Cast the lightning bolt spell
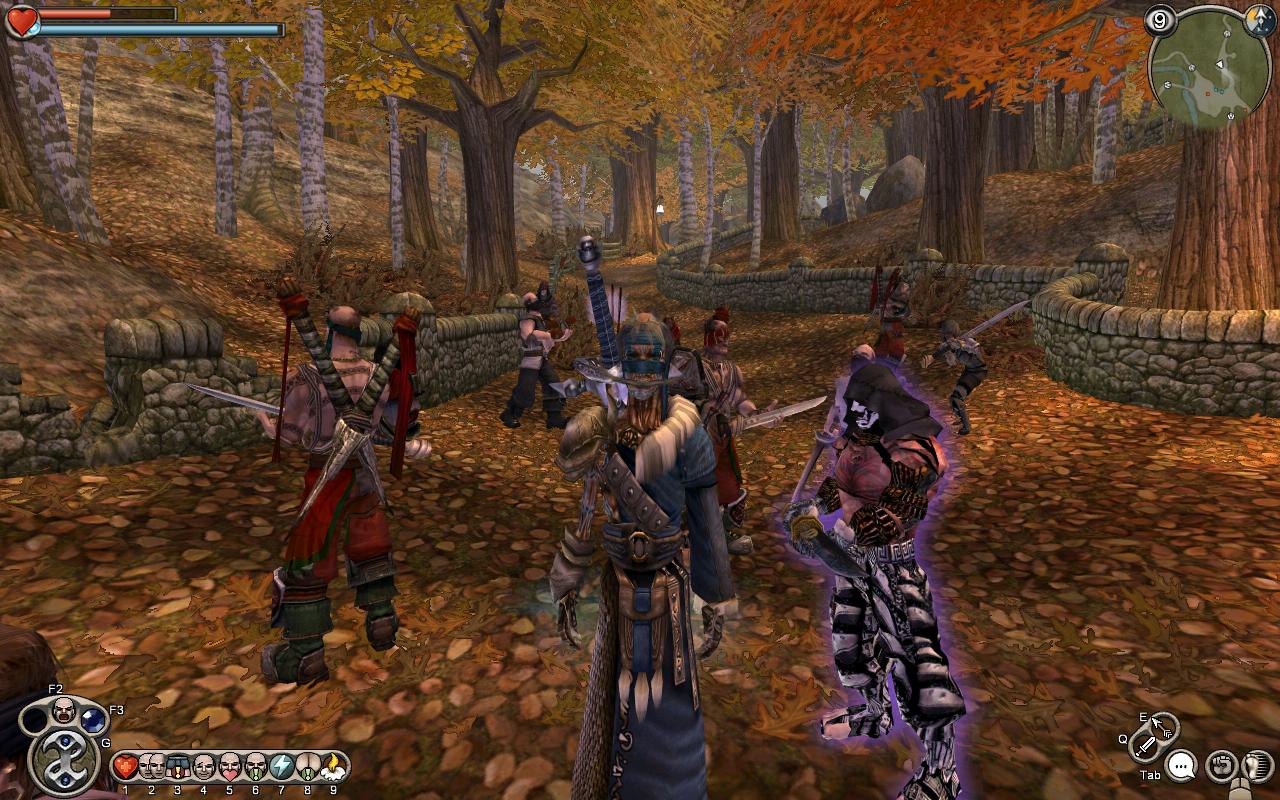Screen dimensions: 1280x800 (x=281, y=767)
